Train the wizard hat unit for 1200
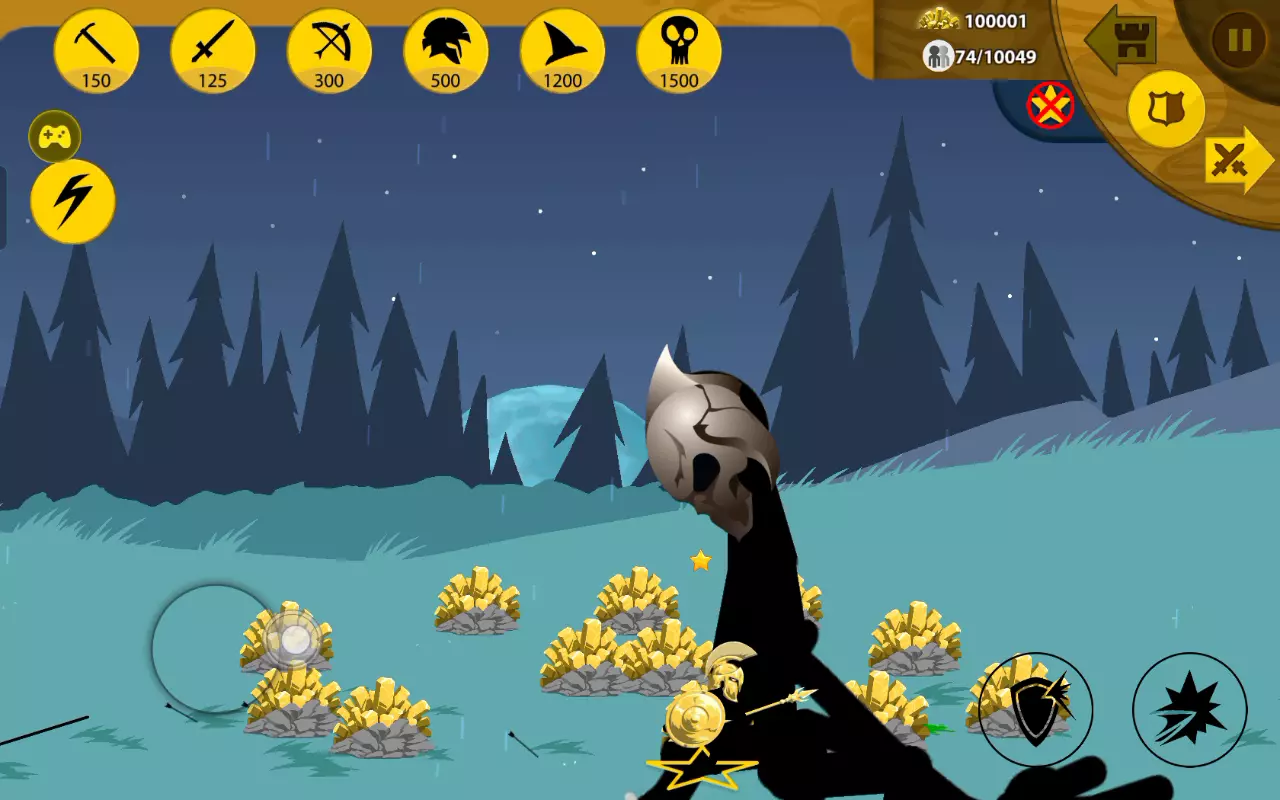Image resolution: width=1280 pixels, height=800 pixels. 562,51
